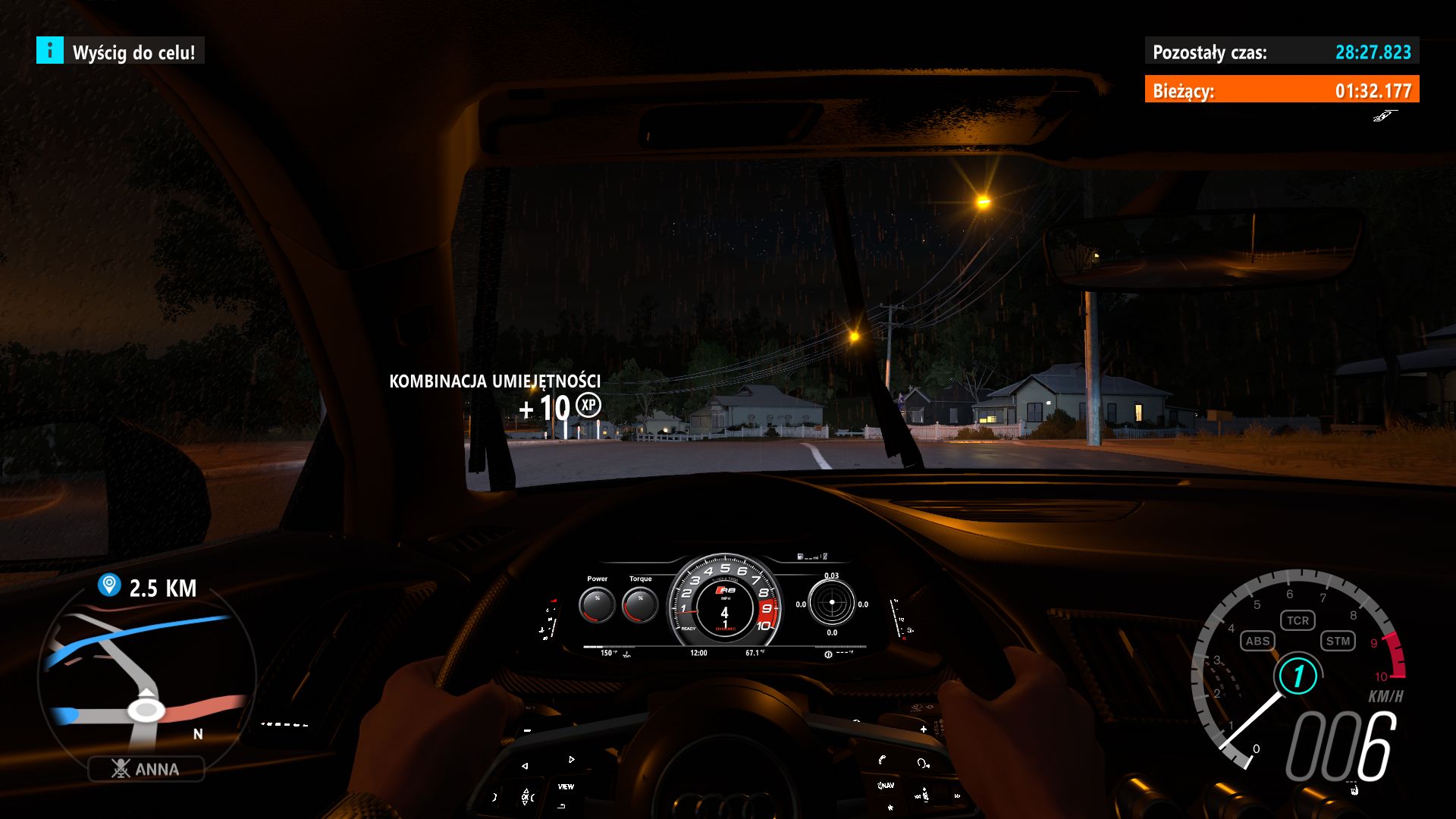
Task: Click the Audi R8 logo on the tachometer
Action: tap(724, 590)
